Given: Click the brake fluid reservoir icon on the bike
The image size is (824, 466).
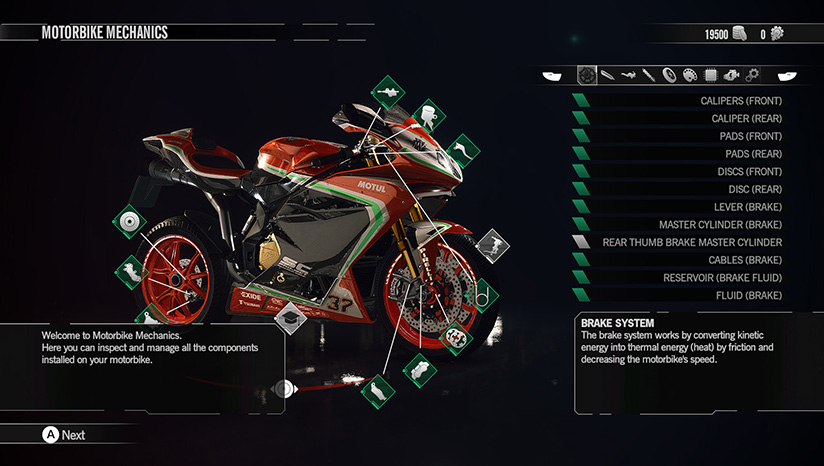Looking at the screenshot, I should point(426,112).
